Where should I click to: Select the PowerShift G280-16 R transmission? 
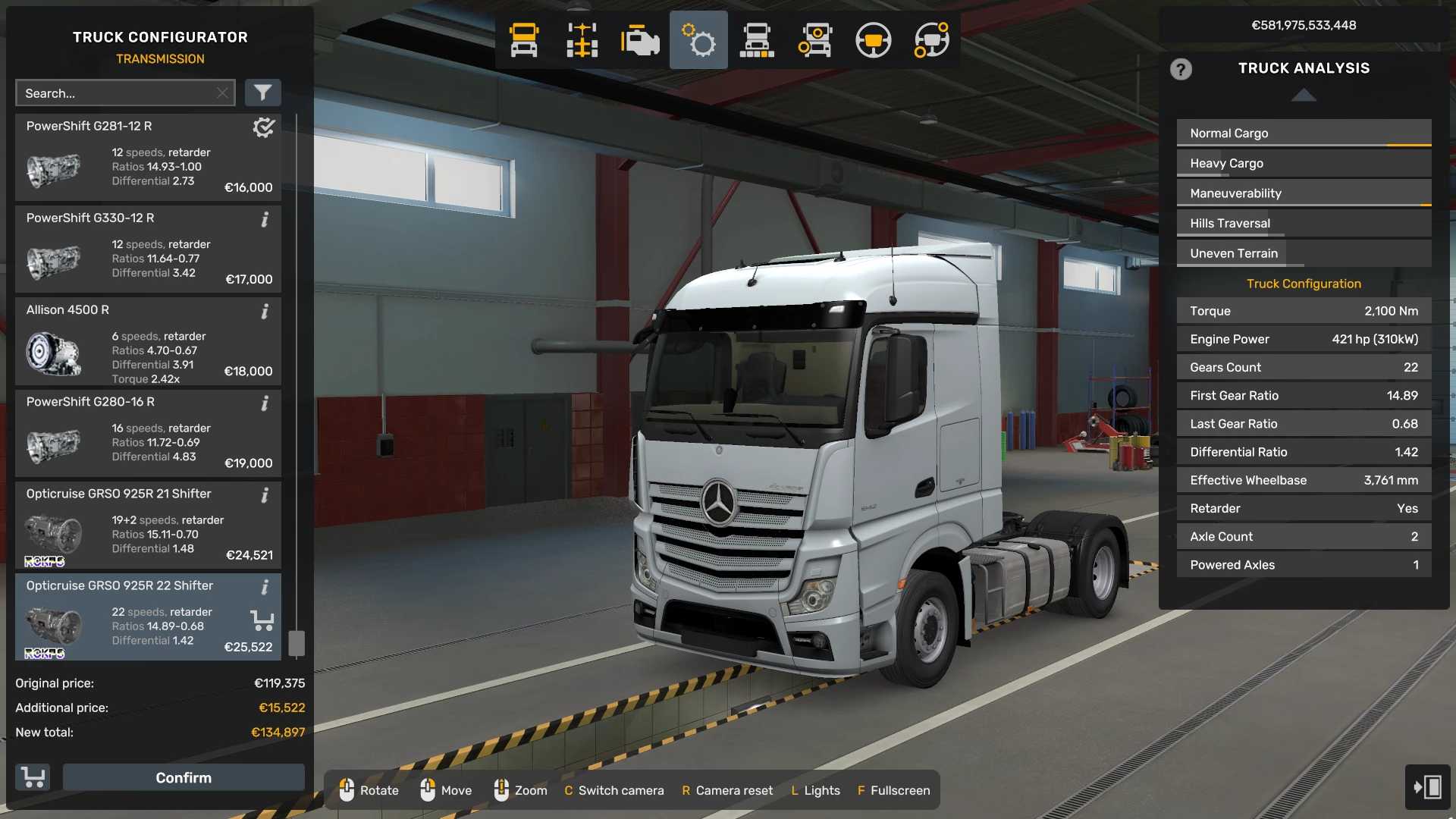148,433
